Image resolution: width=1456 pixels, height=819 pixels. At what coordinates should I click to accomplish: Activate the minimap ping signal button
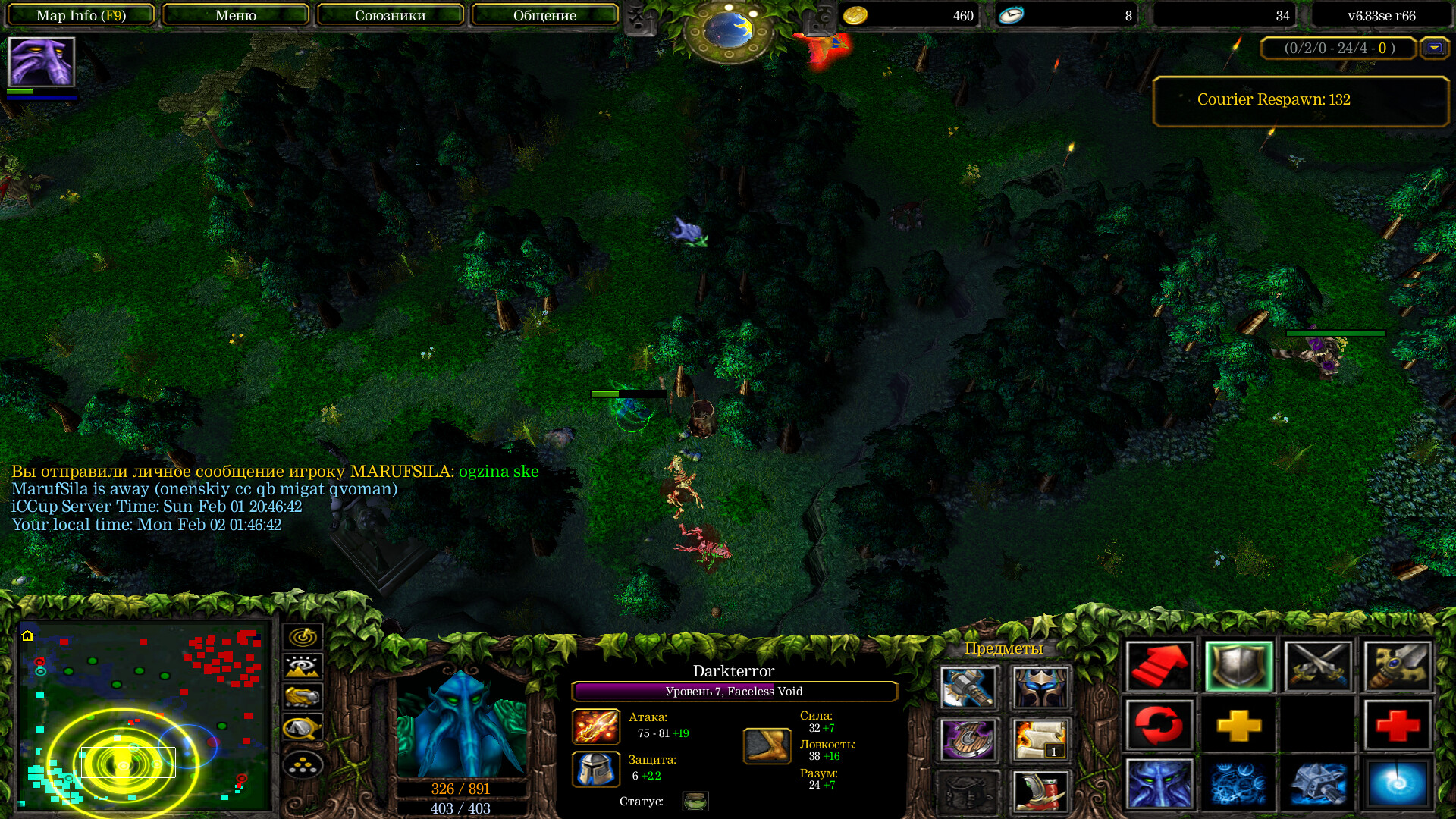click(x=303, y=637)
